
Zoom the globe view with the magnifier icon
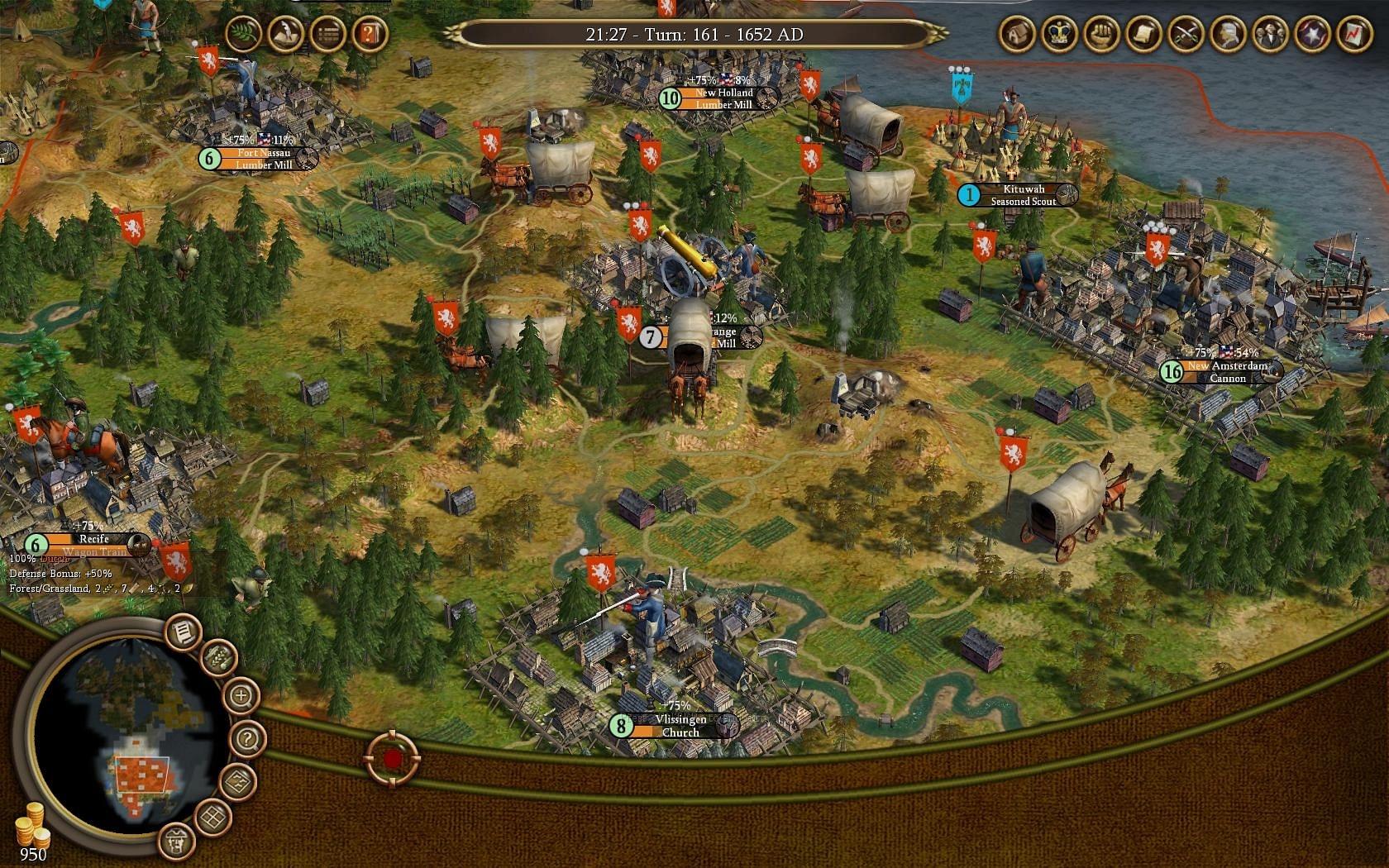(241, 696)
